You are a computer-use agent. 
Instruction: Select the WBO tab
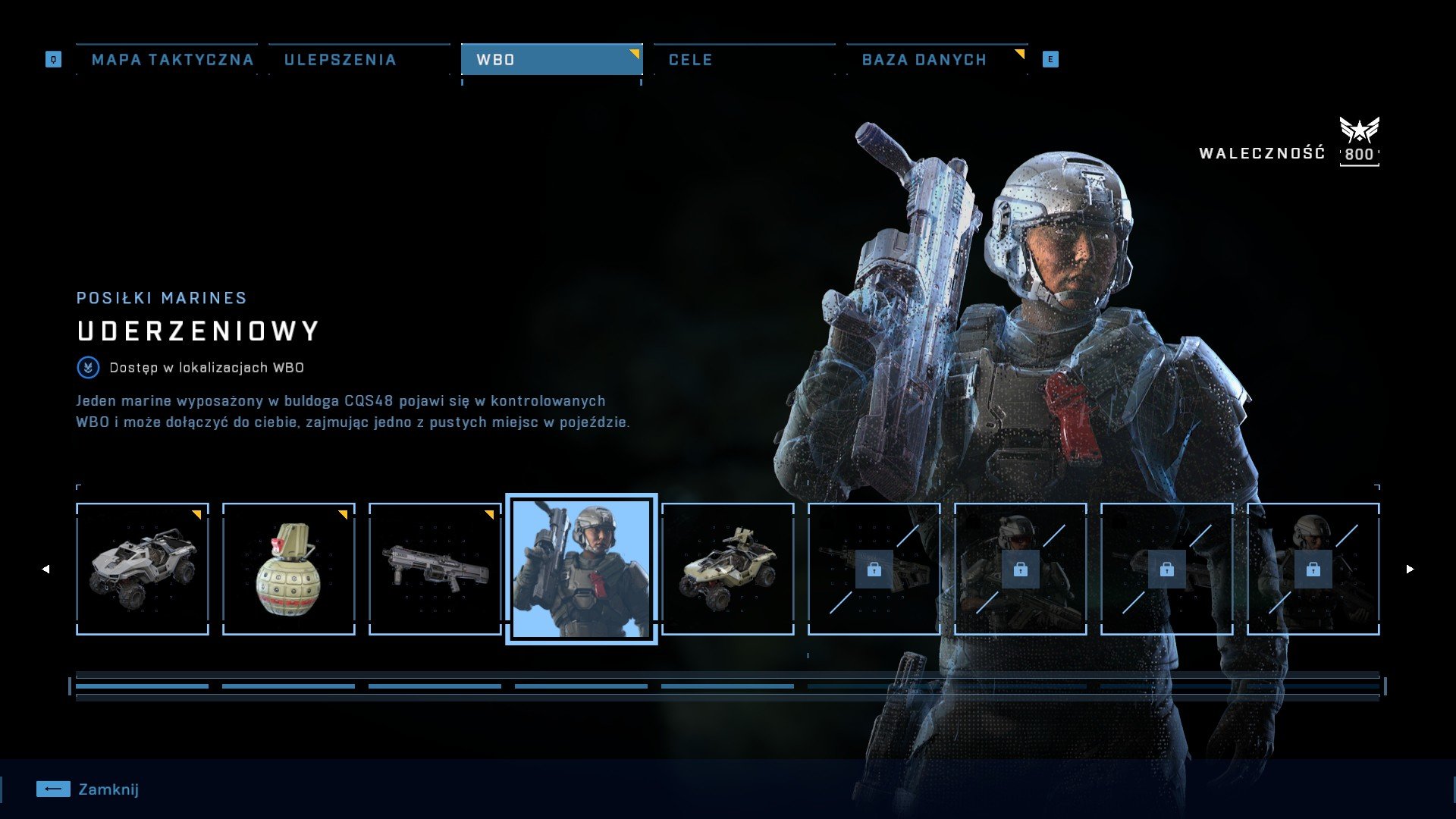point(551,60)
